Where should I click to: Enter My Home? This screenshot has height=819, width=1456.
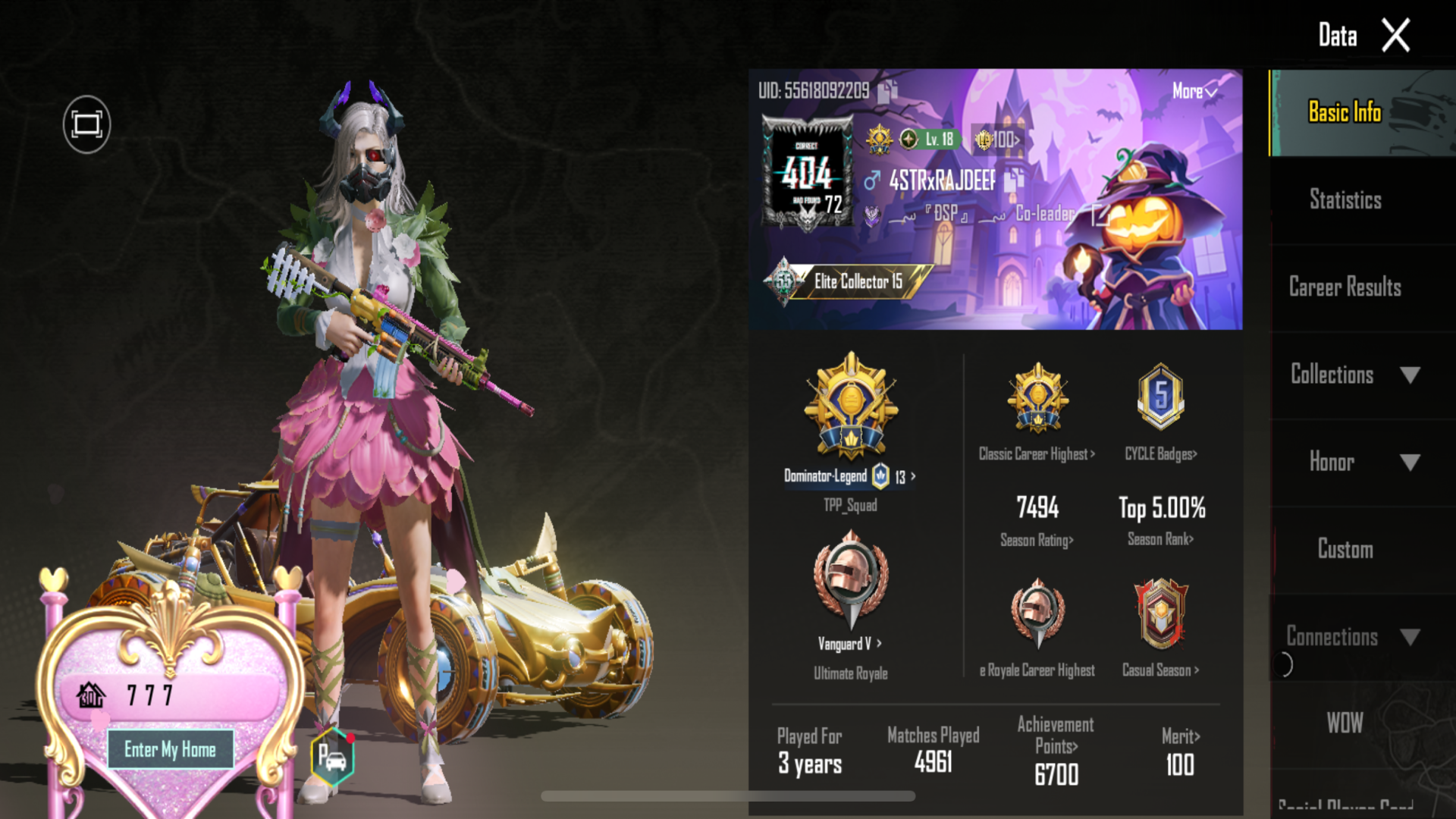pos(170,749)
